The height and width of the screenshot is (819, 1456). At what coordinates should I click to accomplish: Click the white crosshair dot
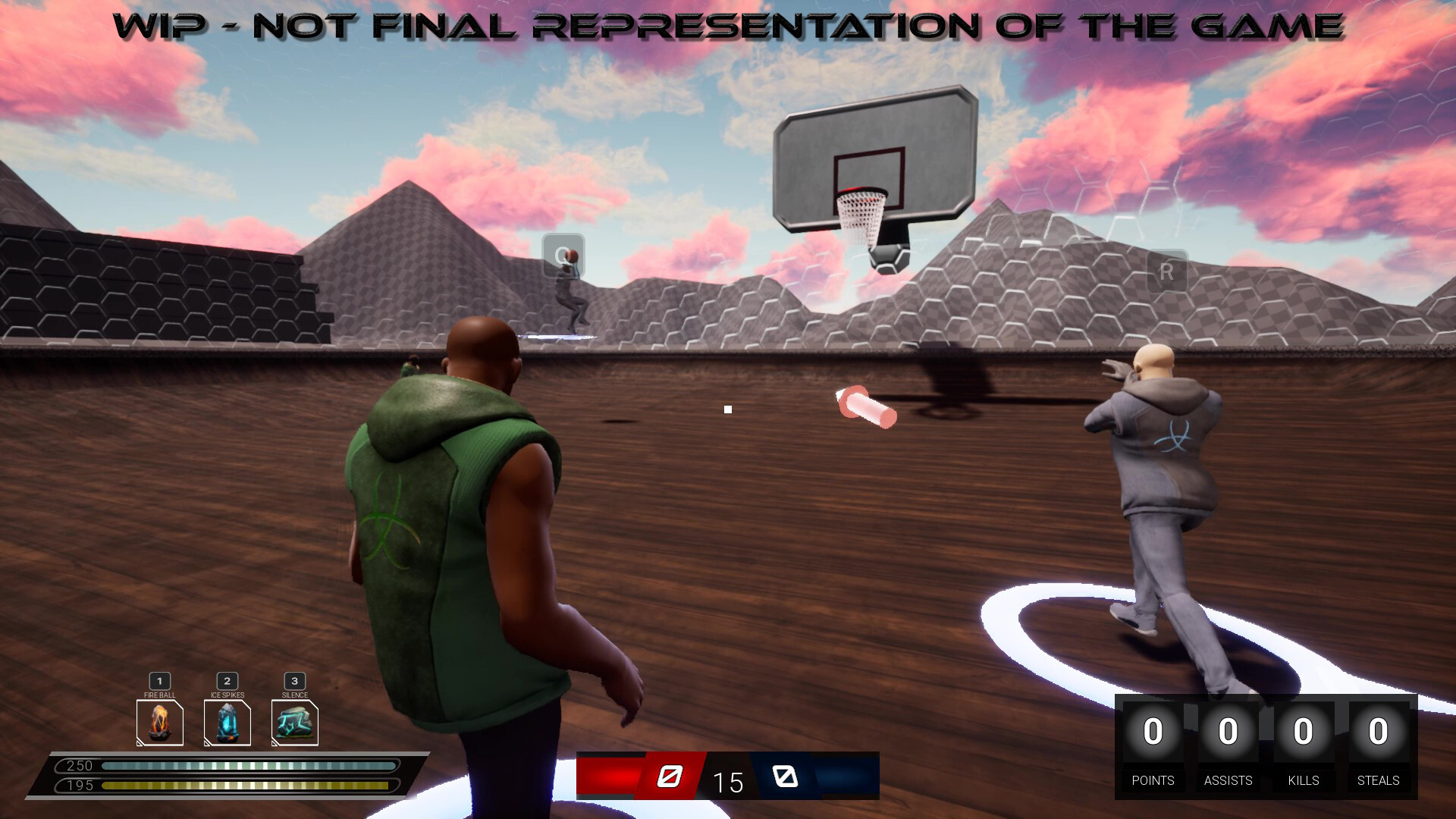727,409
